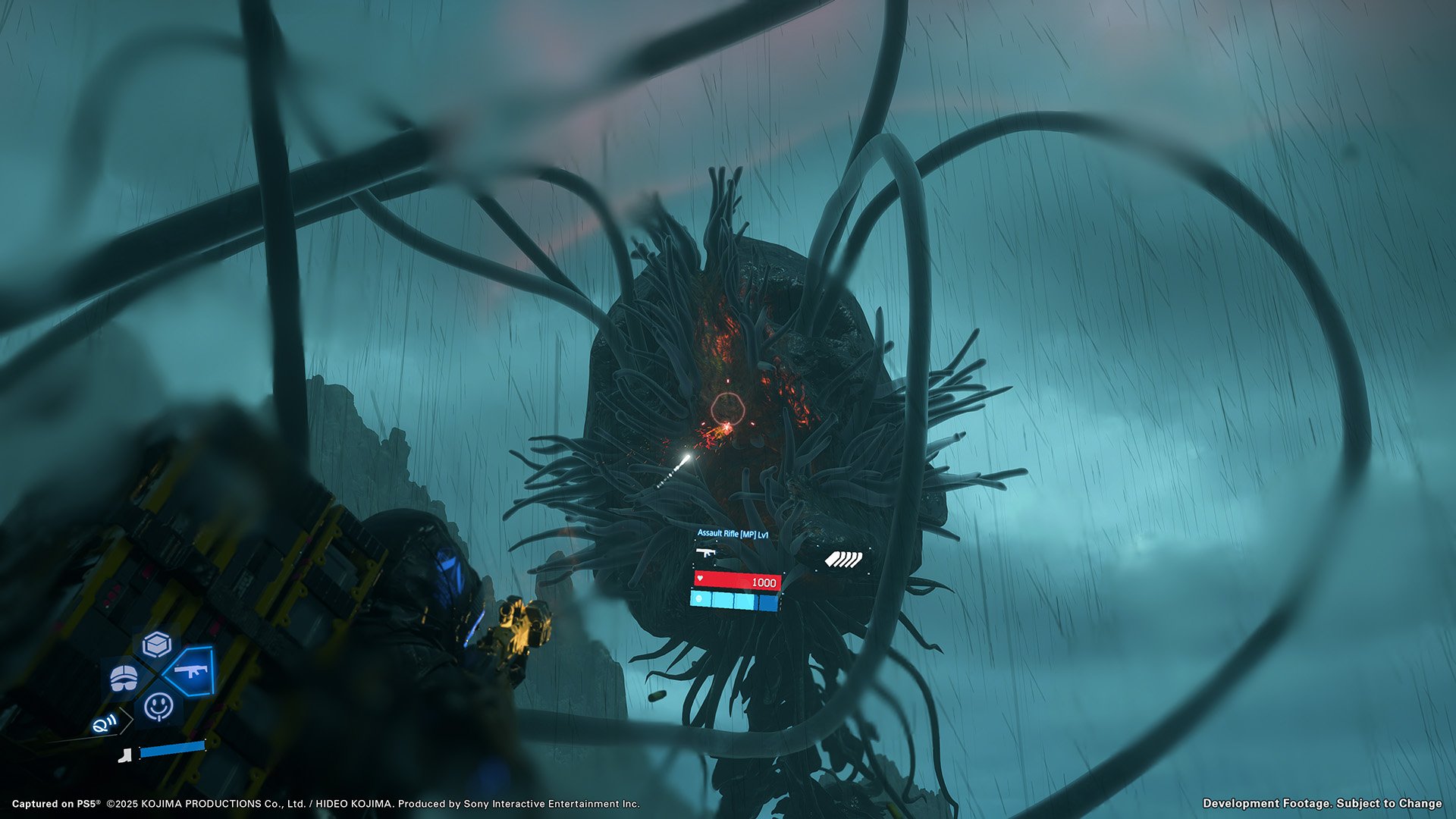1456x819 pixels.
Task: Click the smiley social strand icon
Action: pyautogui.click(x=158, y=708)
